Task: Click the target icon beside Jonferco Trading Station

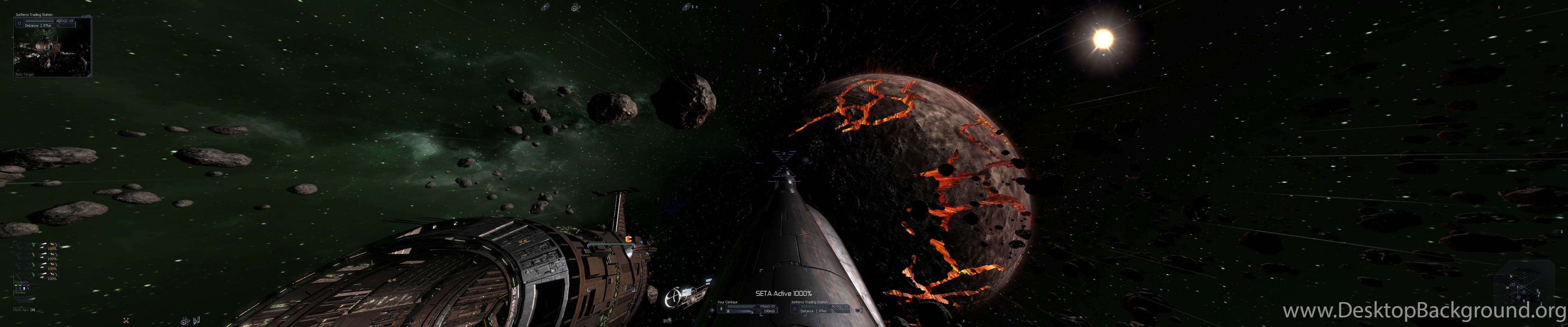Action: click(794, 309)
